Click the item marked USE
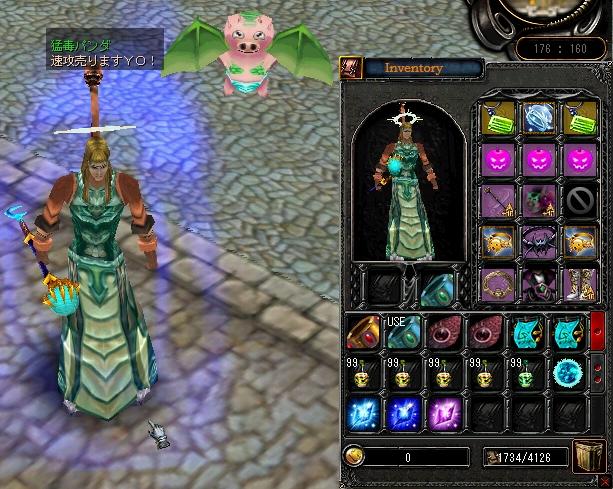The height and width of the screenshot is (489, 613). [x=403, y=332]
